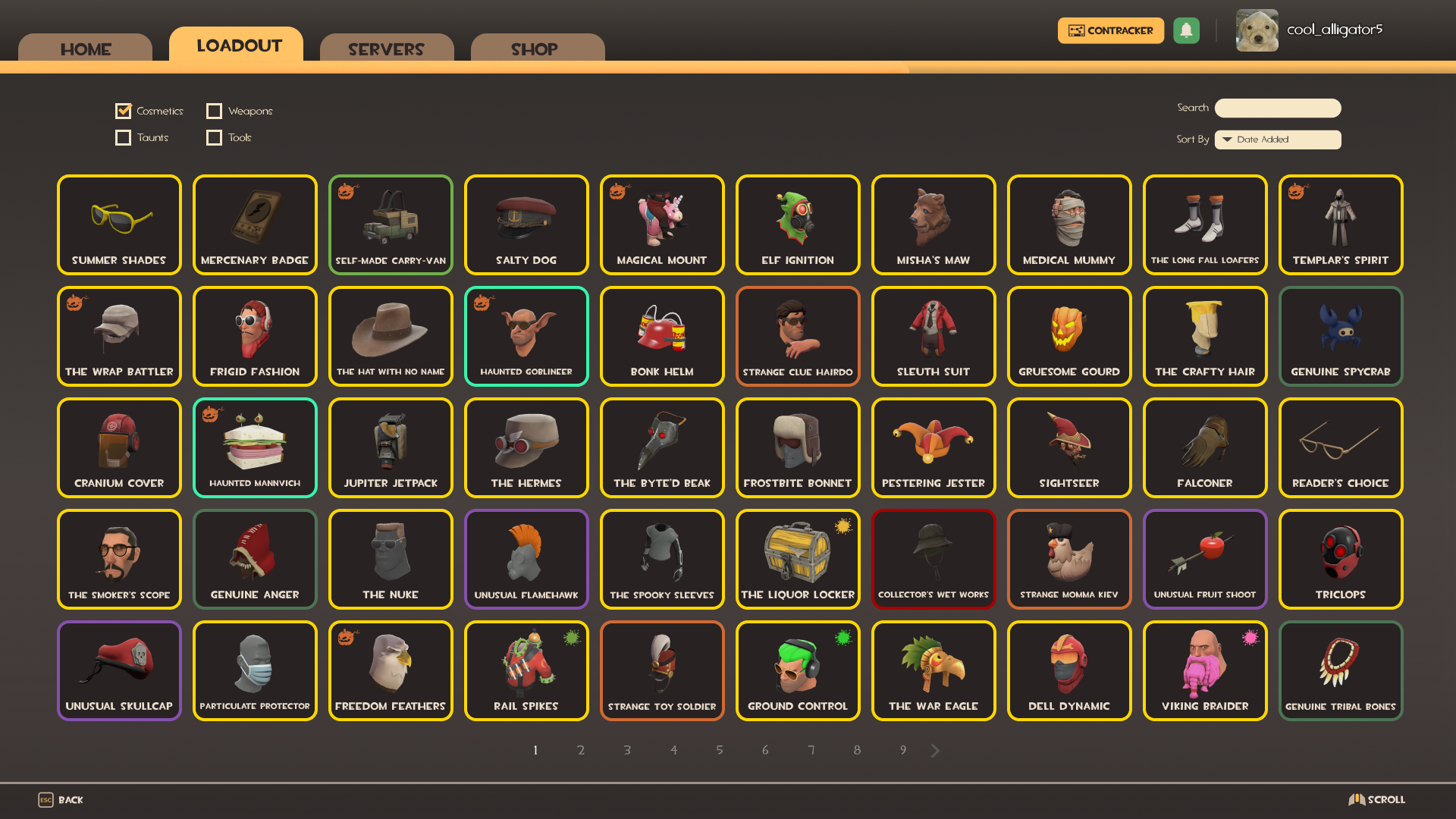1456x819 pixels.
Task: Select the Genuine Spycrab cosmetic
Action: (x=1340, y=336)
